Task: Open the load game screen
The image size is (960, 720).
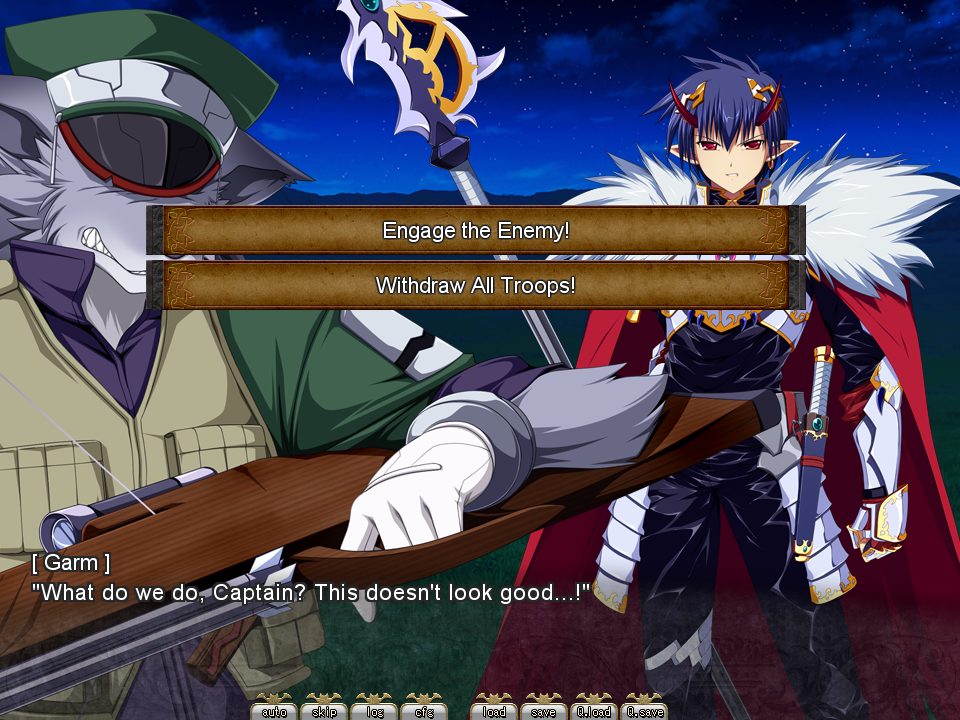Action: click(494, 710)
